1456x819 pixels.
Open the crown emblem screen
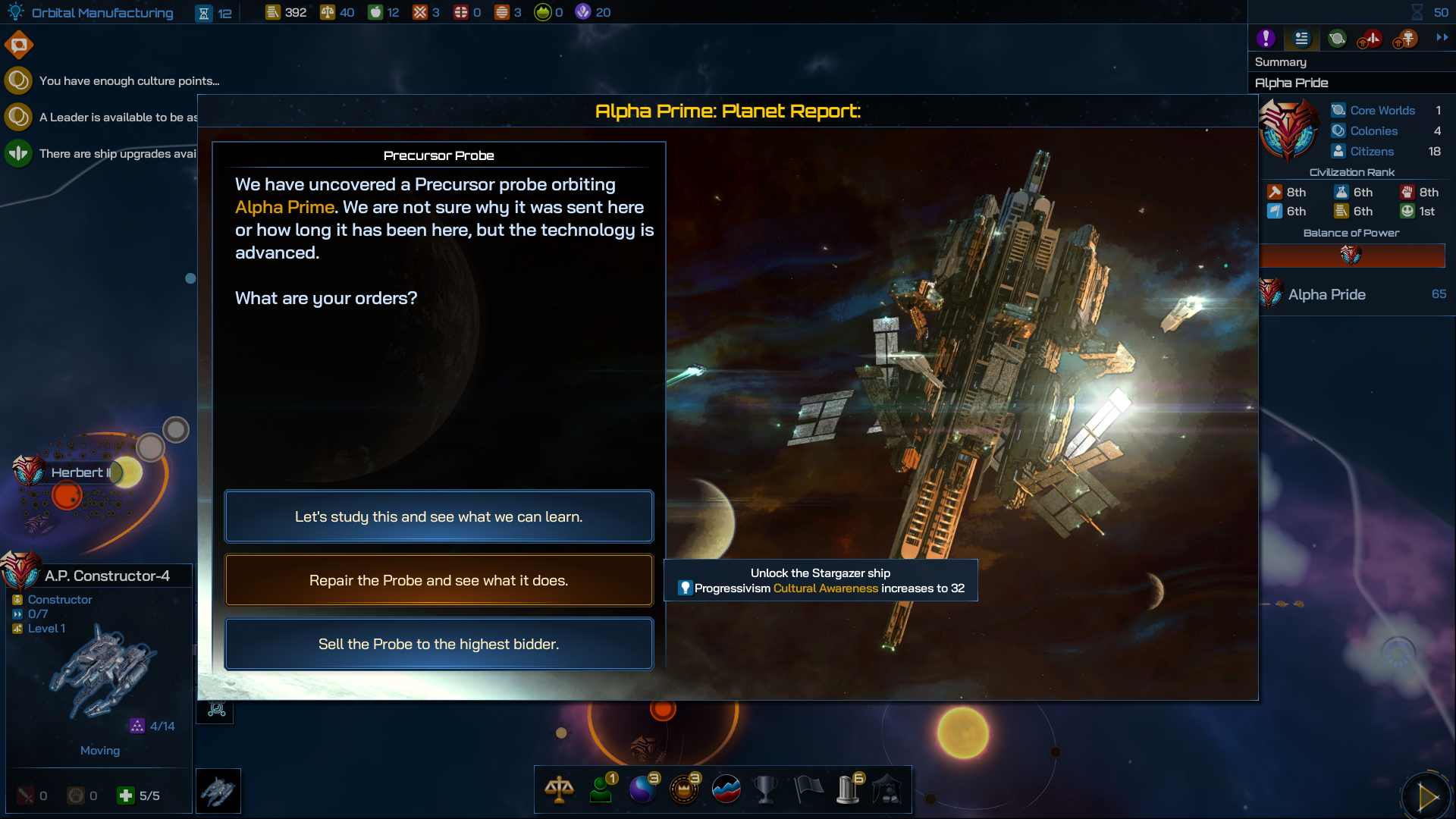click(x=684, y=789)
